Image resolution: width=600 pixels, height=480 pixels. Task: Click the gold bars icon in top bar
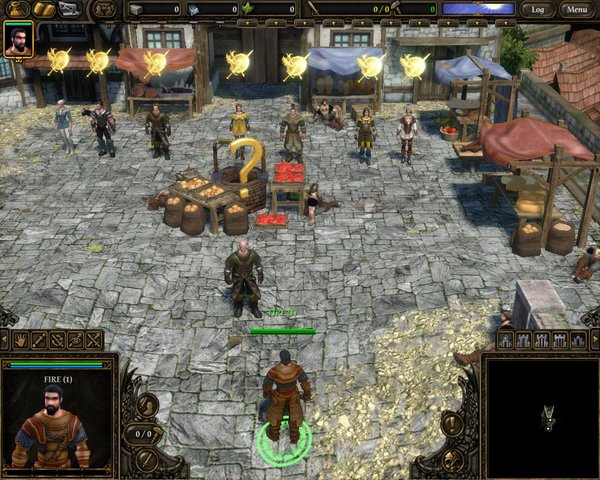click(x=44, y=9)
